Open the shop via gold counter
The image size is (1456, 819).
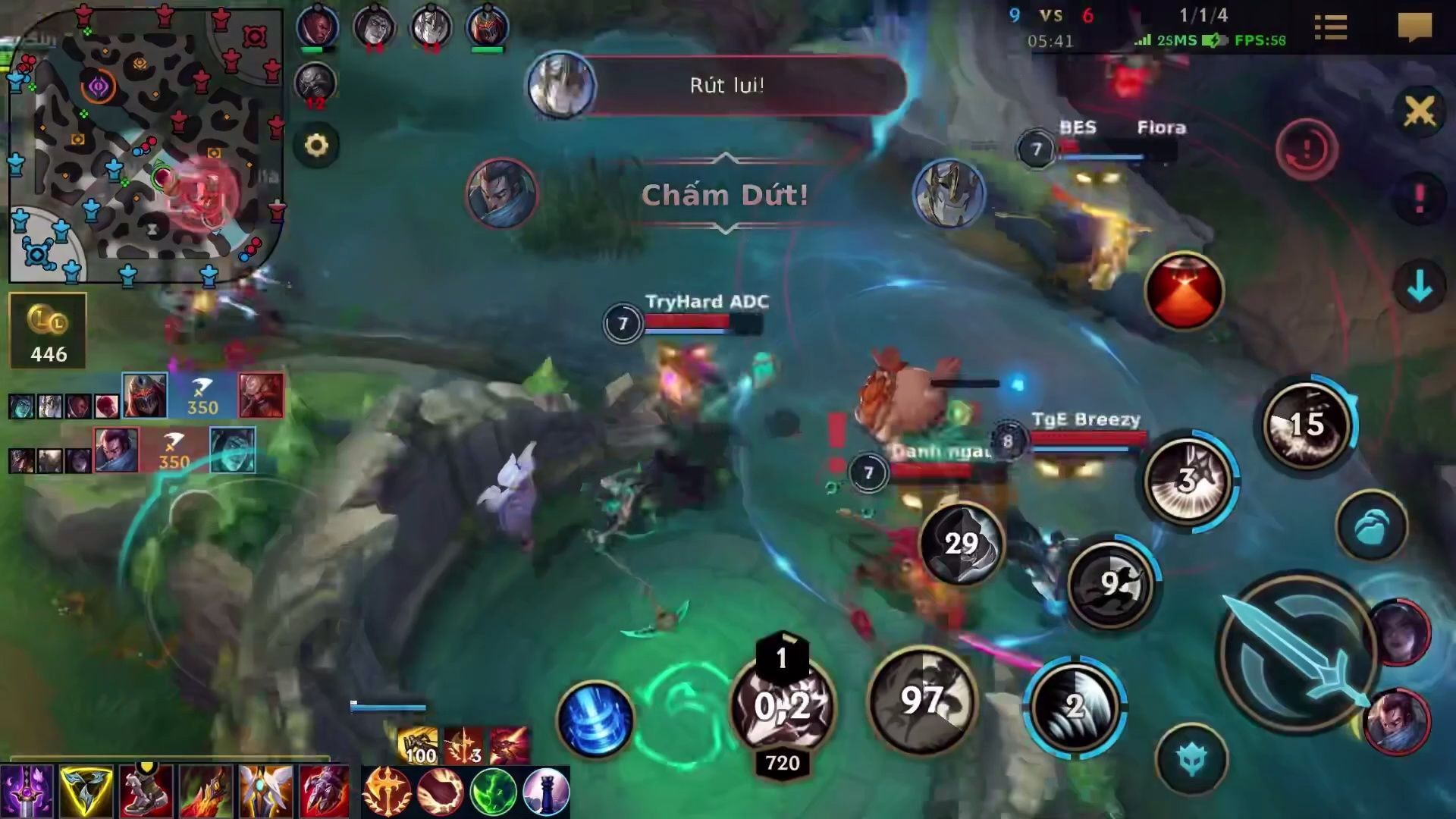[x=48, y=331]
